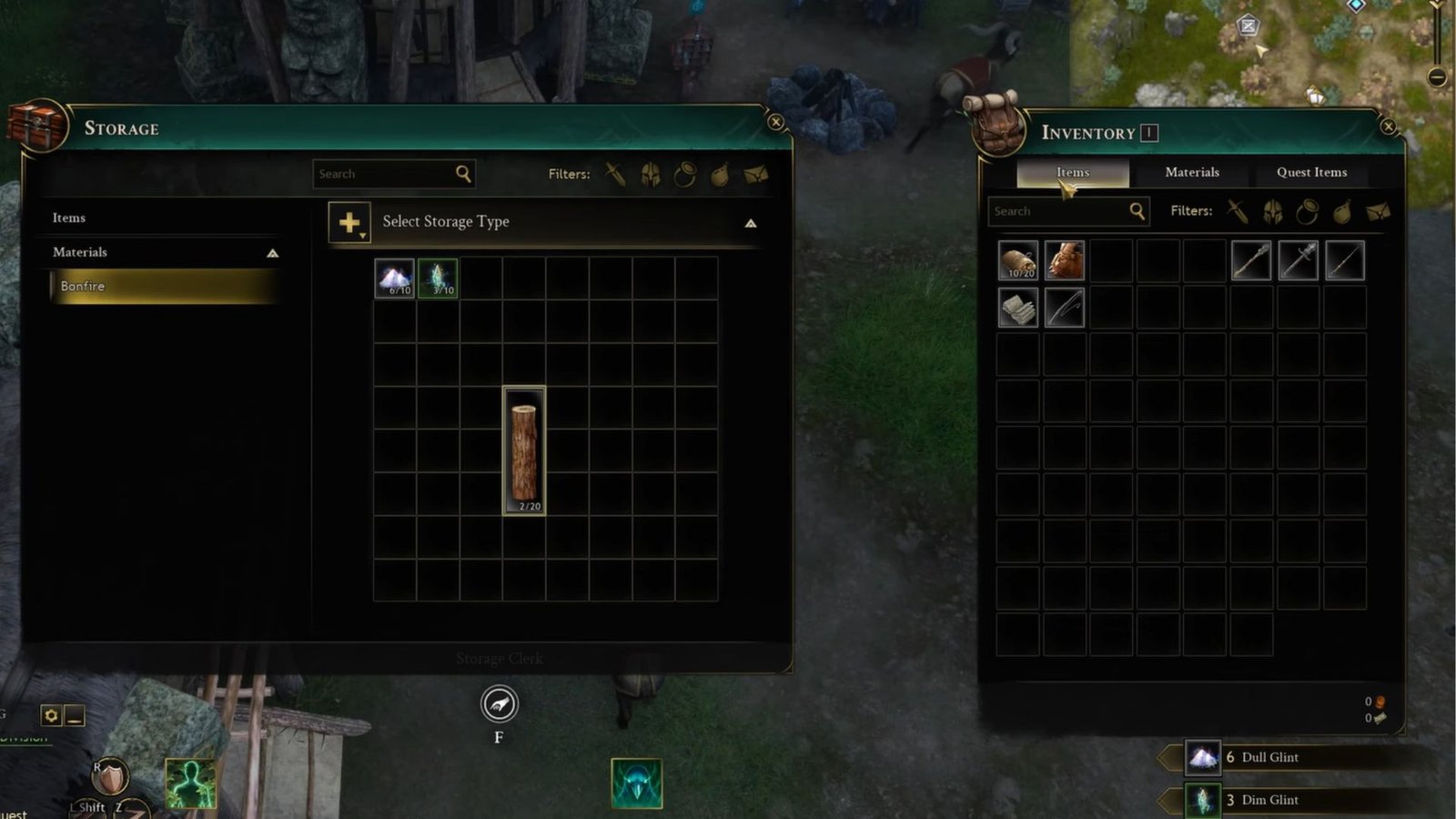This screenshot has height=819, width=1456.
Task: Open the Select Storage Type plus dropdown
Action: (x=349, y=222)
